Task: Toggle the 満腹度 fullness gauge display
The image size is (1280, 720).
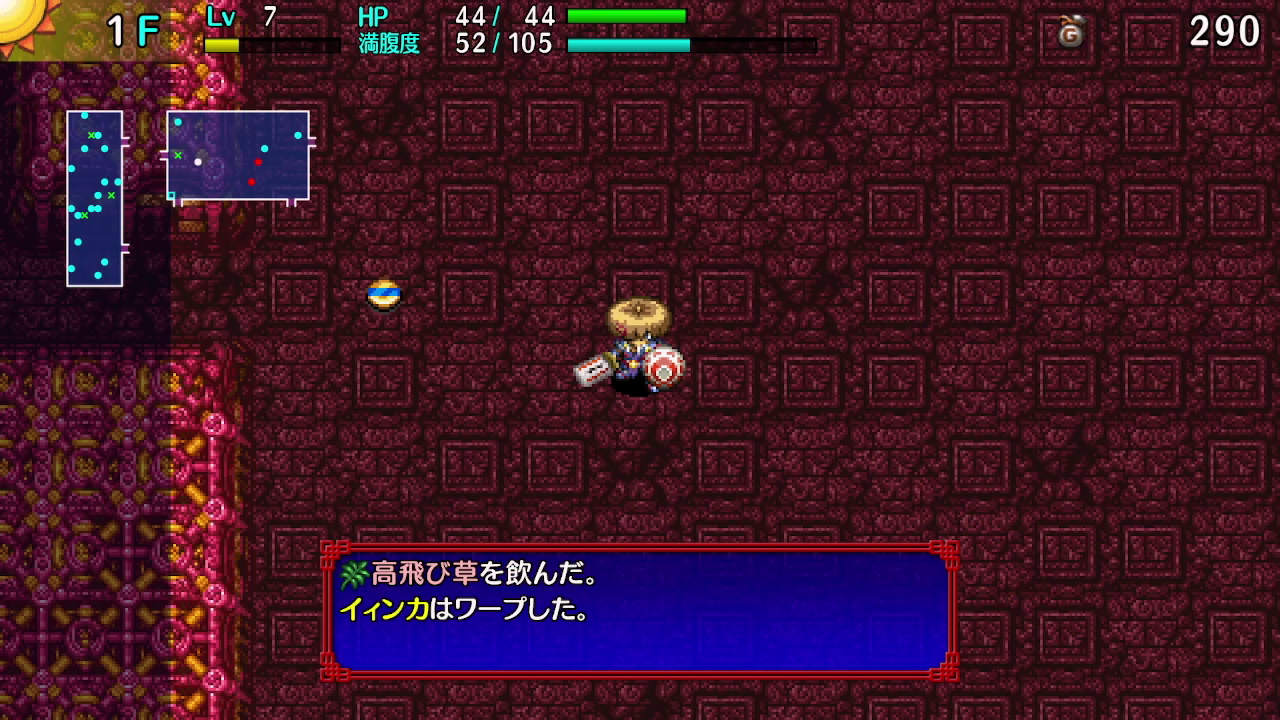Action: tap(630, 44)
